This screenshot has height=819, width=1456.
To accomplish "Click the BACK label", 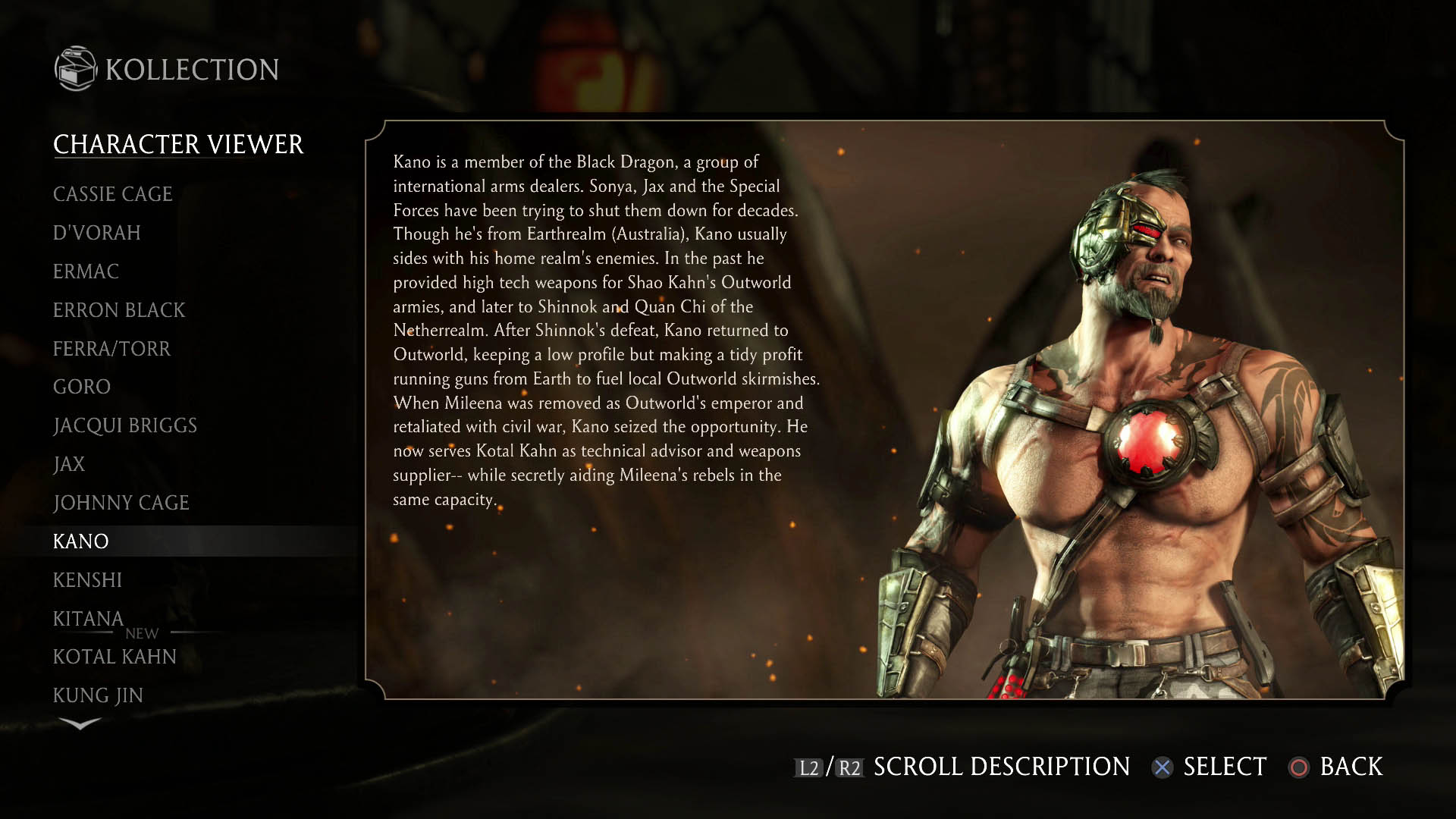I will coord(1351,767).
